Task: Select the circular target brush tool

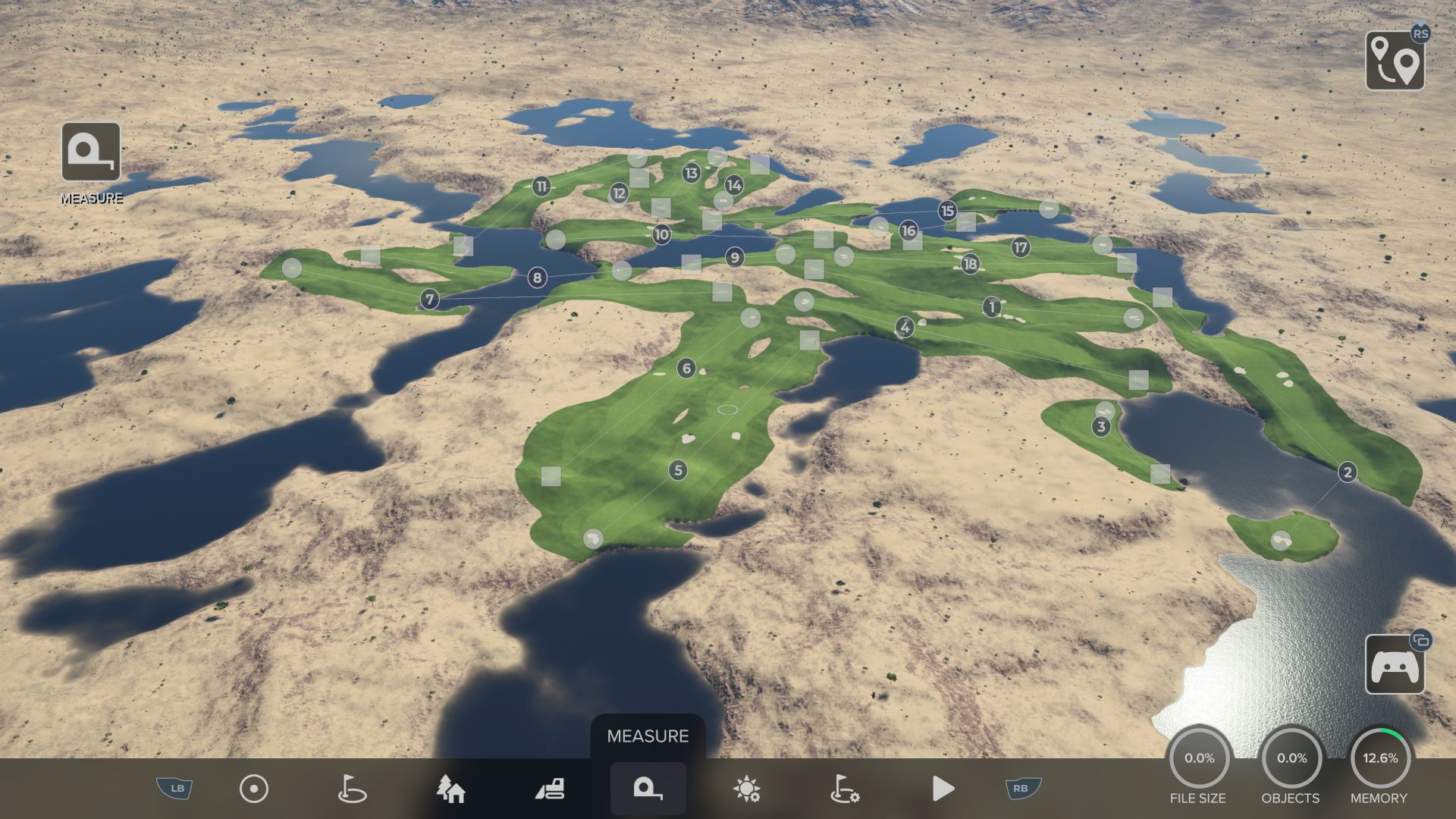Action: [x=254, y=788]
